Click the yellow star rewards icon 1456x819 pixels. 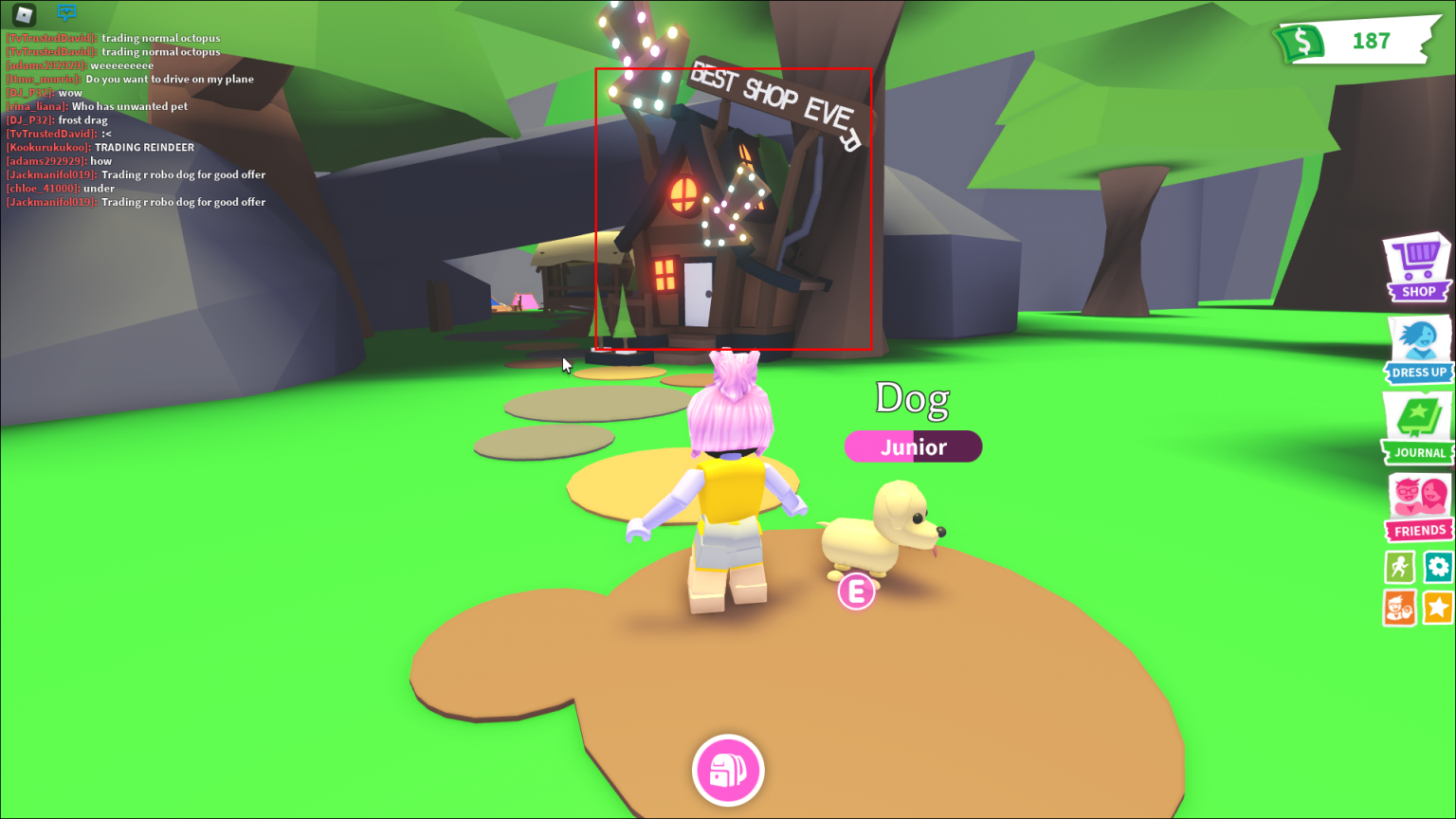1439,608
